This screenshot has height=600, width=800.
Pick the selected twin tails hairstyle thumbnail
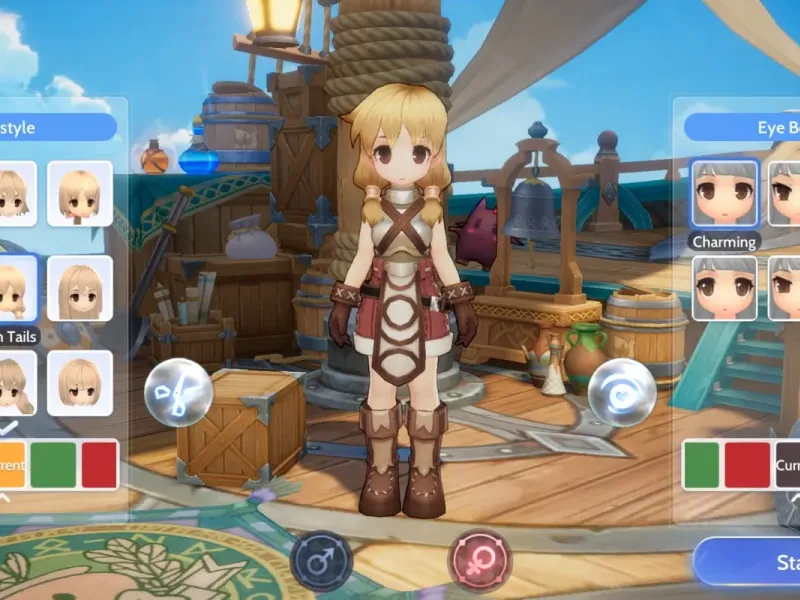(x=16, y=288)
